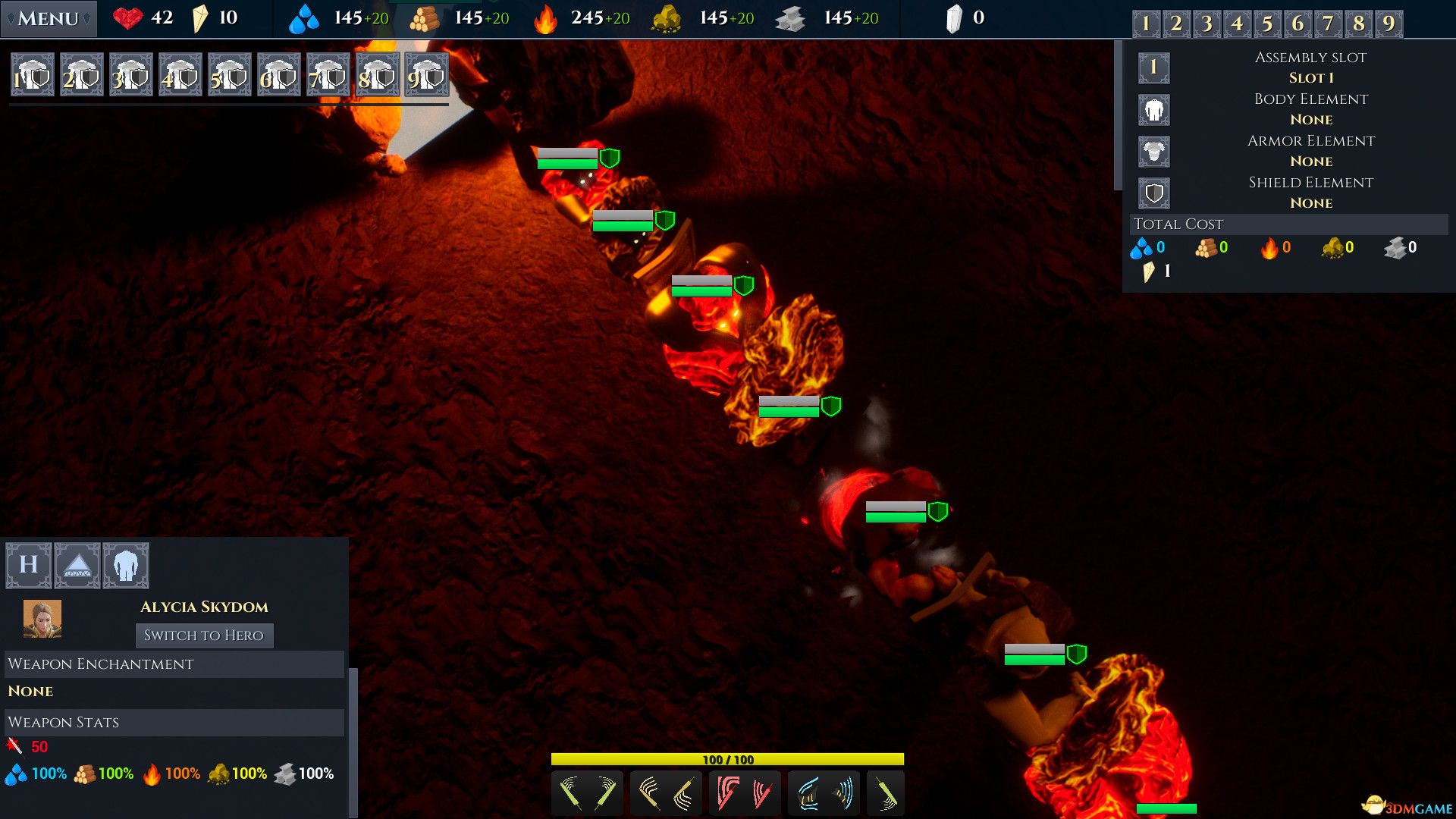1456x819 pixels.
Task: Pick an Armor Element via its icon
Action: [x=1153, y=152]
